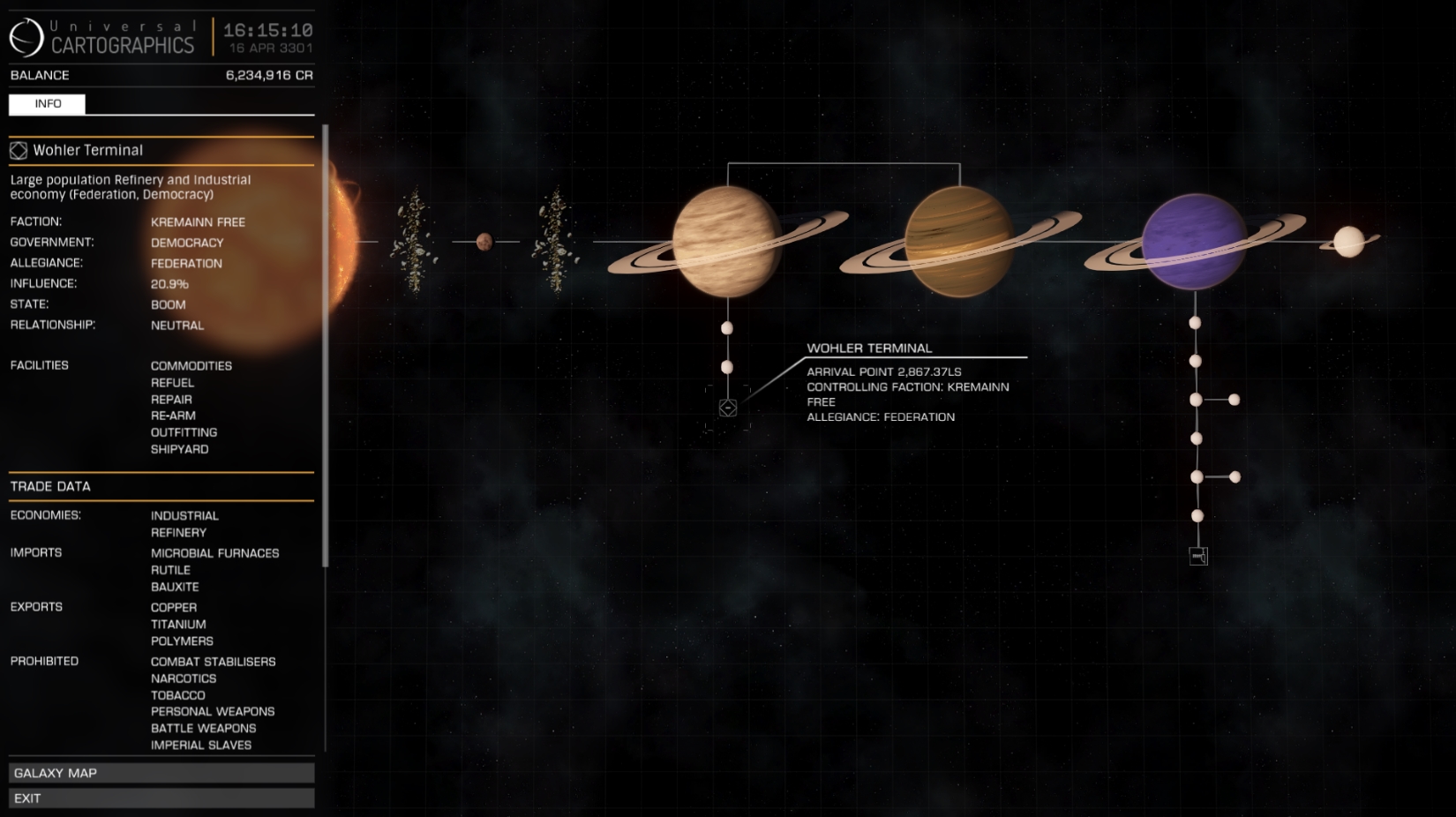Pick the small red rocky planet
Viewport: 1456px width, 817px height.
point(484,242)
